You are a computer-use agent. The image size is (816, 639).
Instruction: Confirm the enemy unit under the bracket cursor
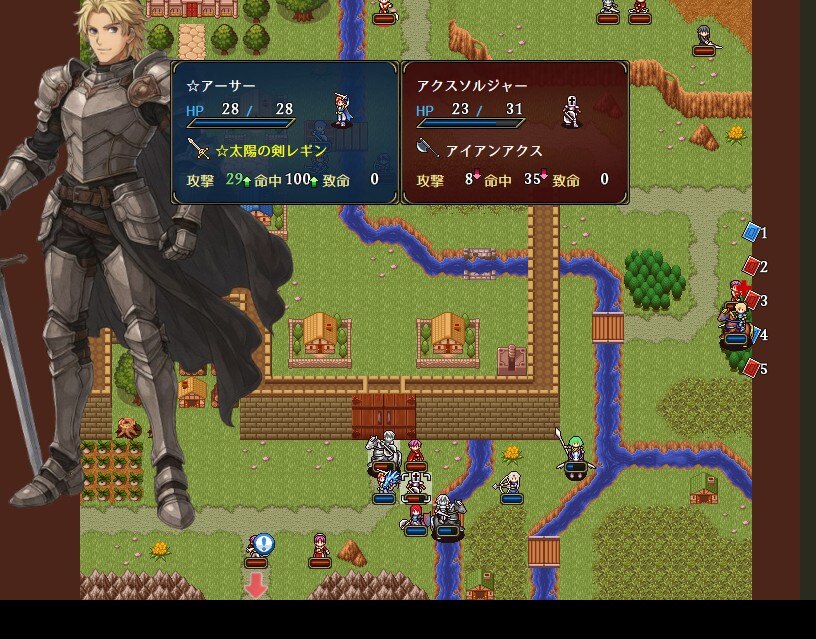(x=415, y=485)
